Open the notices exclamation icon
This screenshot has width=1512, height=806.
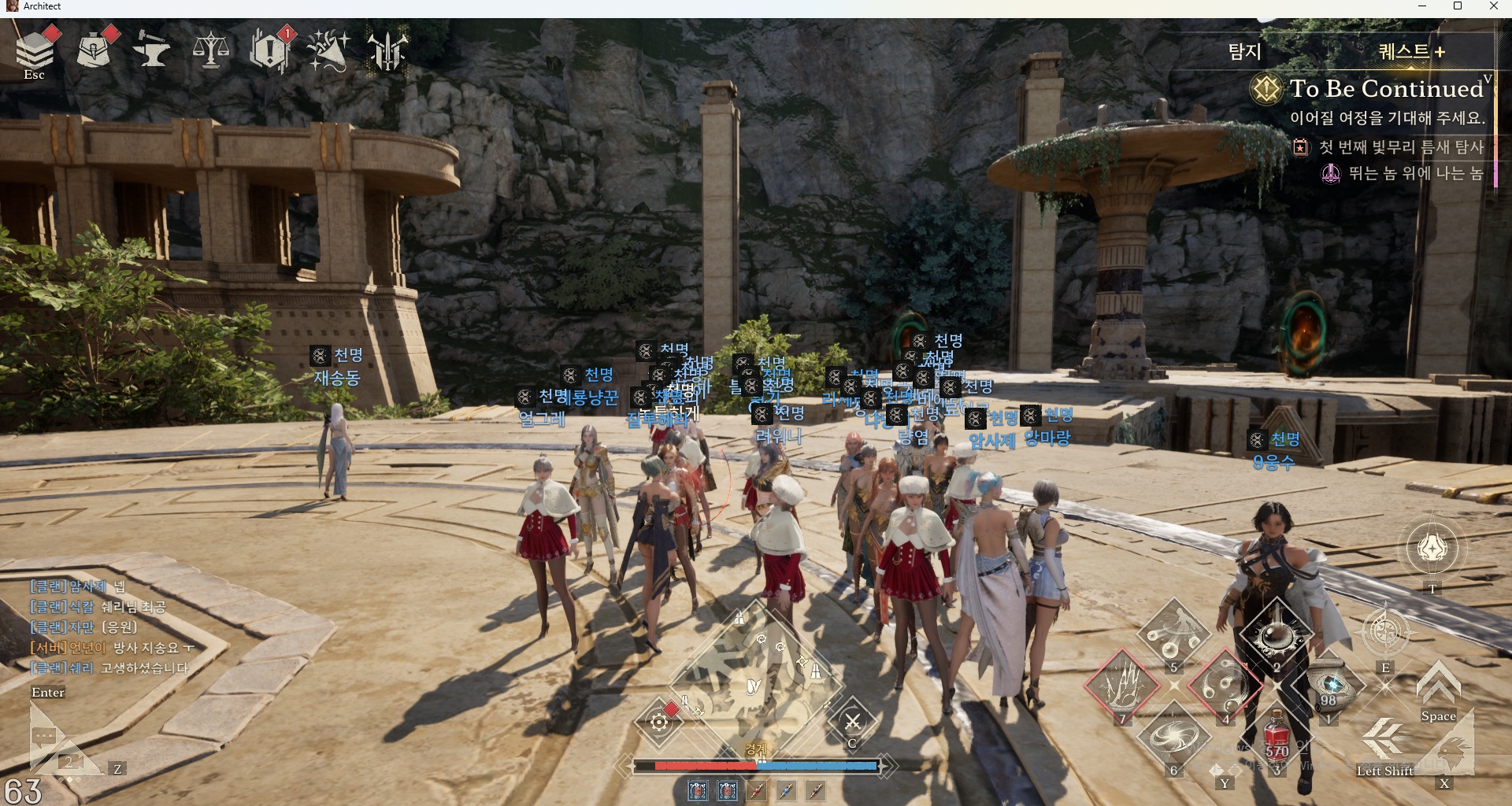[270, 50]
